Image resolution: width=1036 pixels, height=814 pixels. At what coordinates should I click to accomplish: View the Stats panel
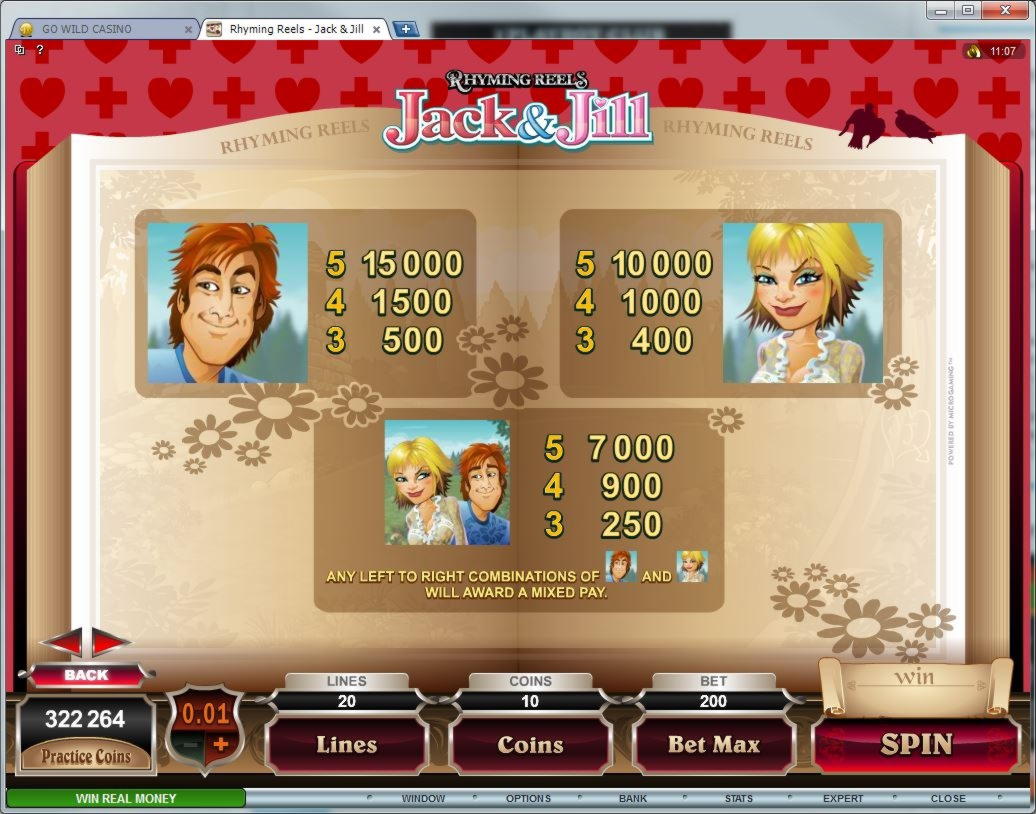tap(739, 799)
